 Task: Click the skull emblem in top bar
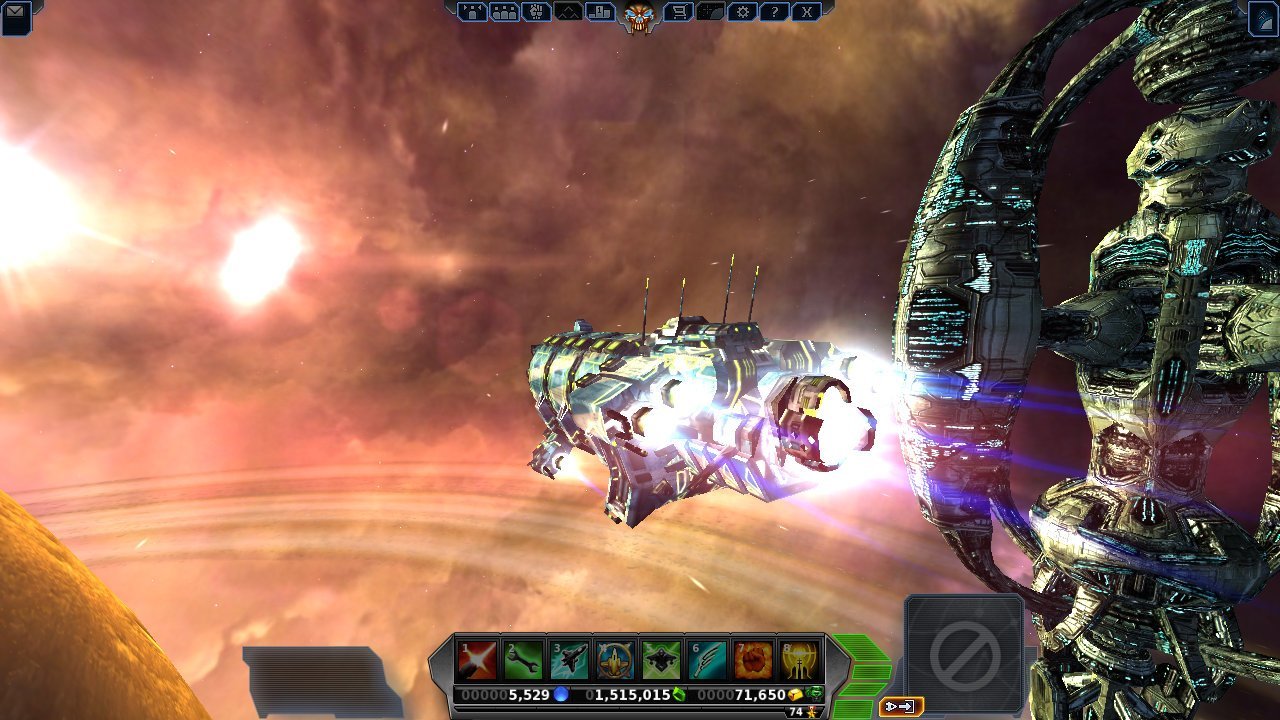coord(639,16)
